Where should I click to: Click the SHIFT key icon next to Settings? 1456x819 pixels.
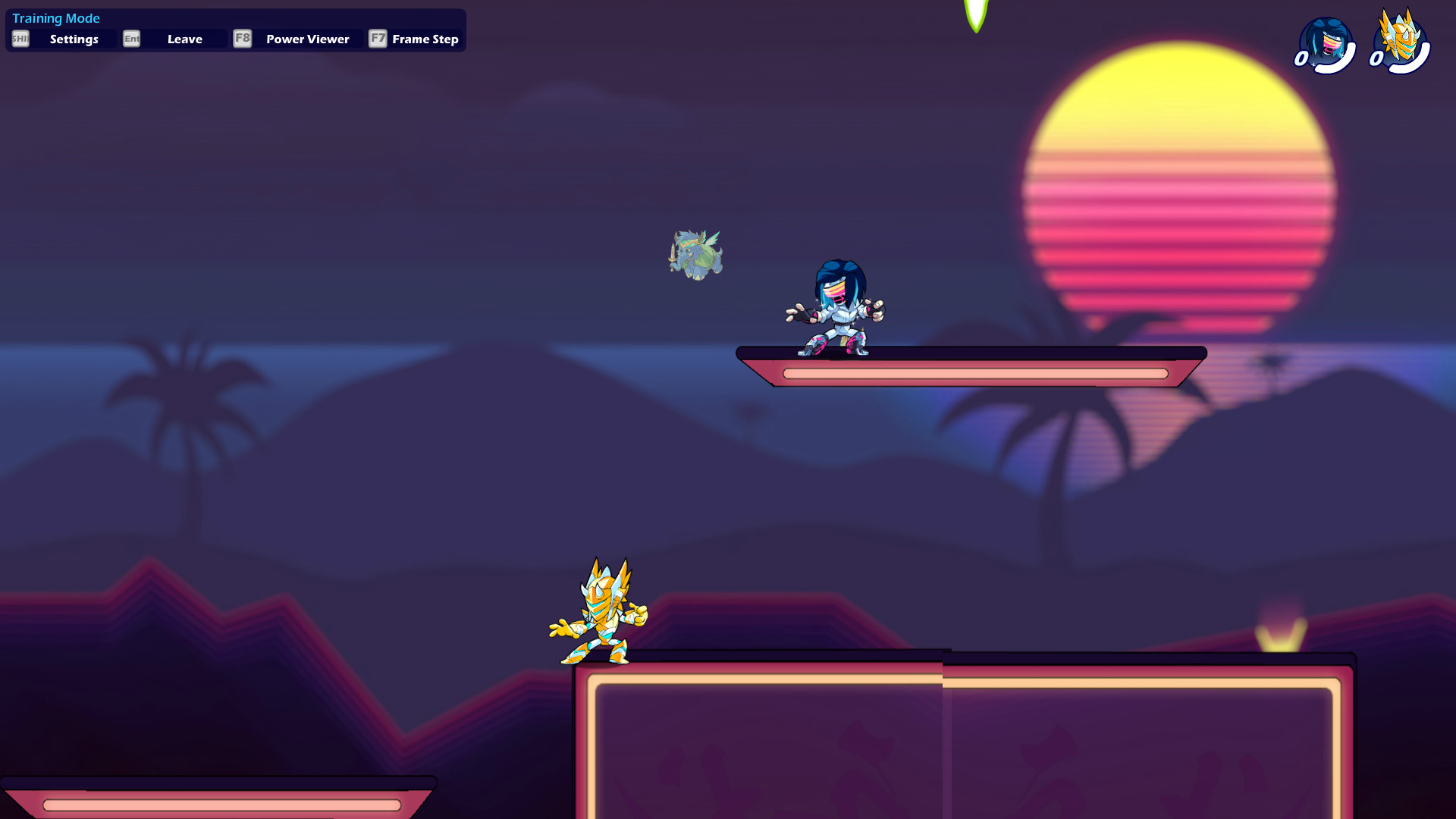(20, 39)
